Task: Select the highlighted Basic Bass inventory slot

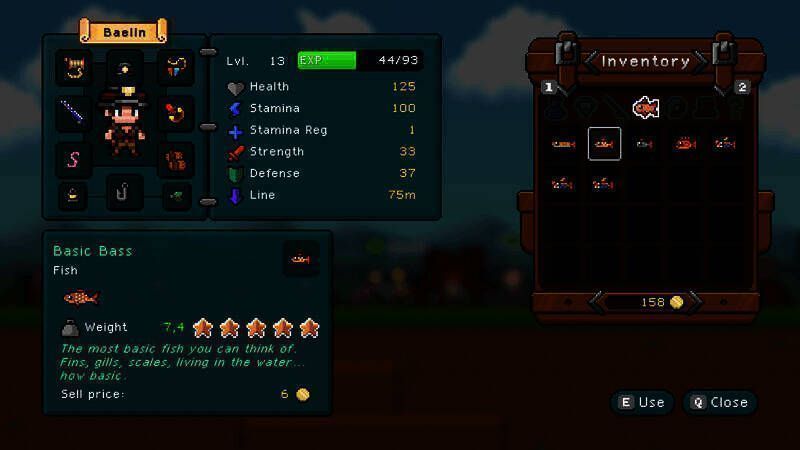Action: point(604,144)
